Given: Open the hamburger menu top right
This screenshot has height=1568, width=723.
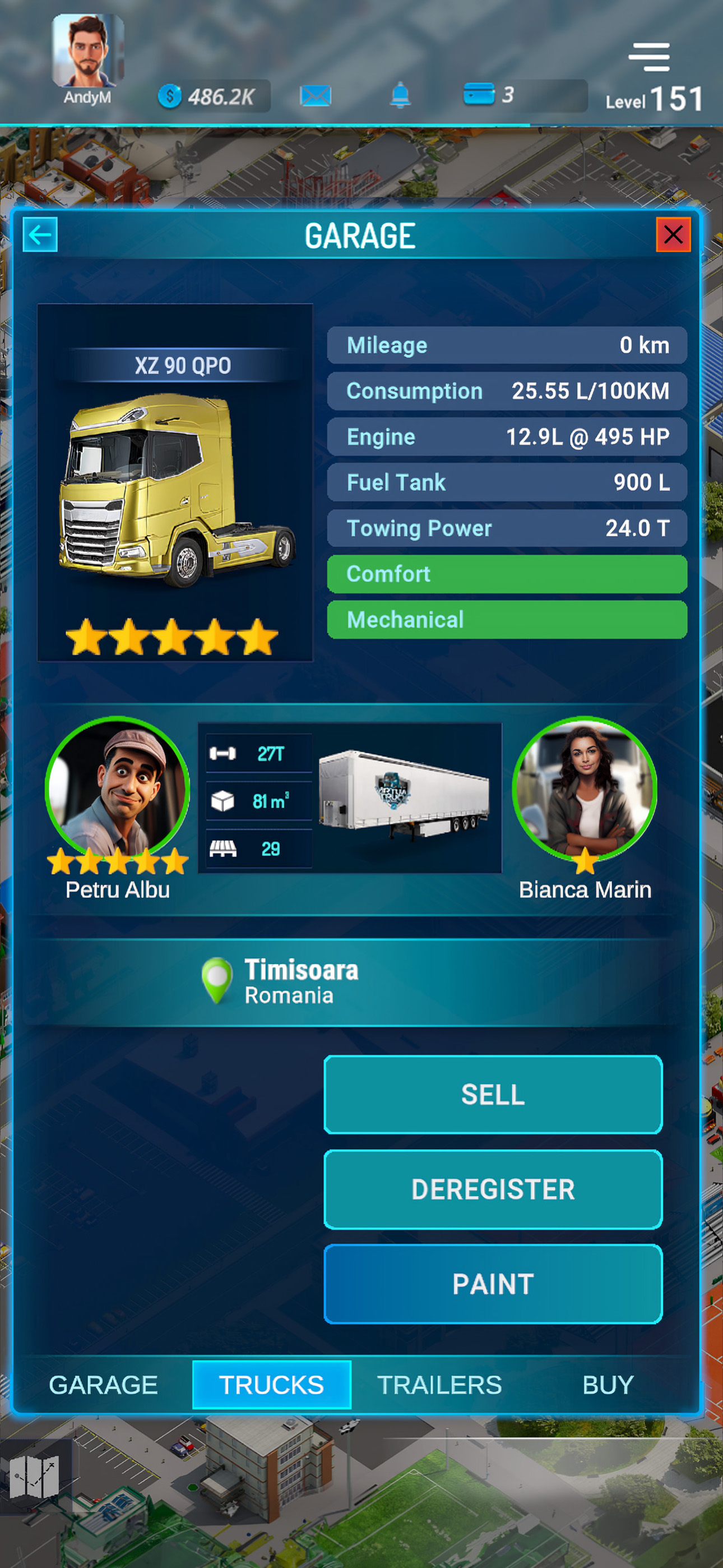Looking at the screenshot, I should coord(650,56).
